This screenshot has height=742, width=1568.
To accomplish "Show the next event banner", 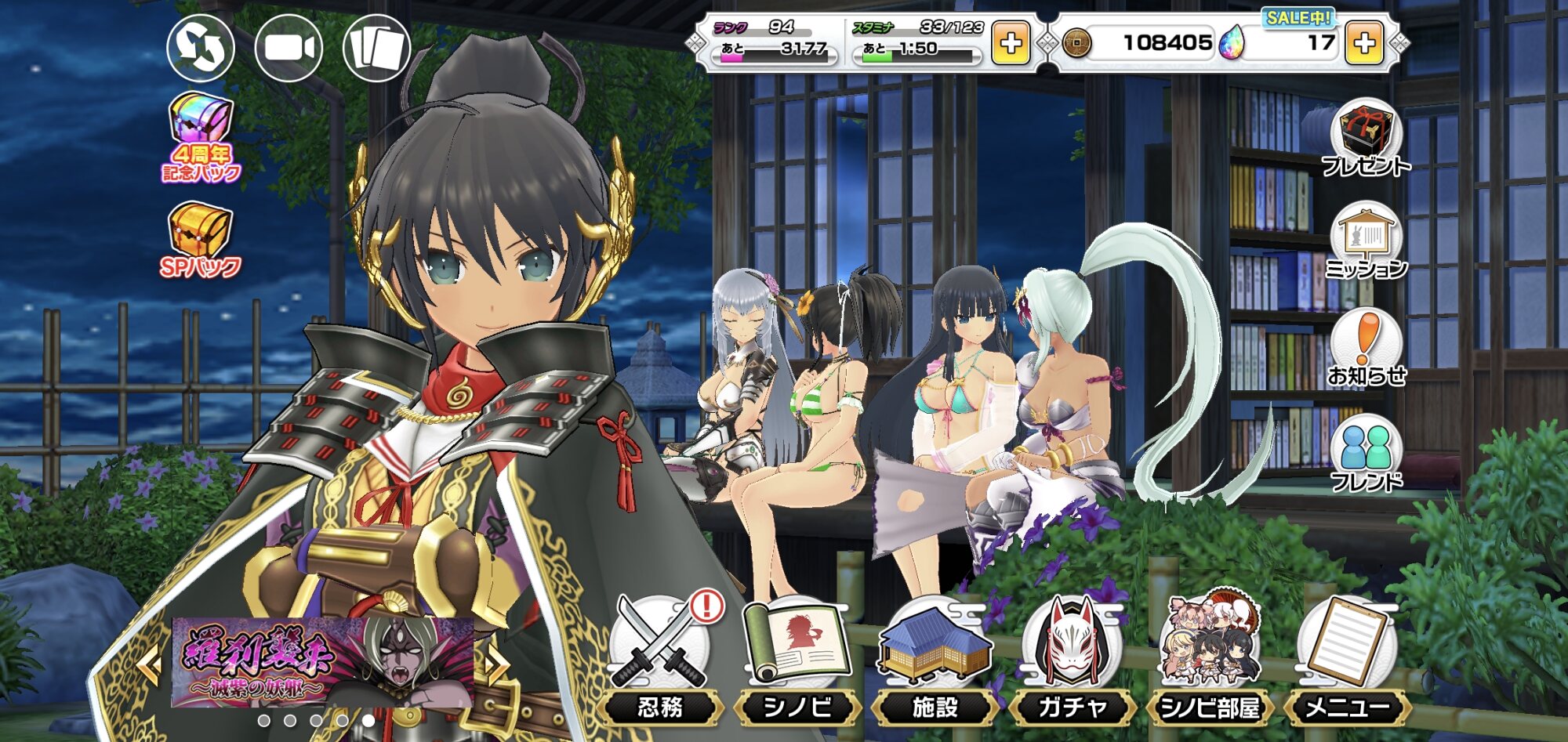I will (x=495, y=664).
